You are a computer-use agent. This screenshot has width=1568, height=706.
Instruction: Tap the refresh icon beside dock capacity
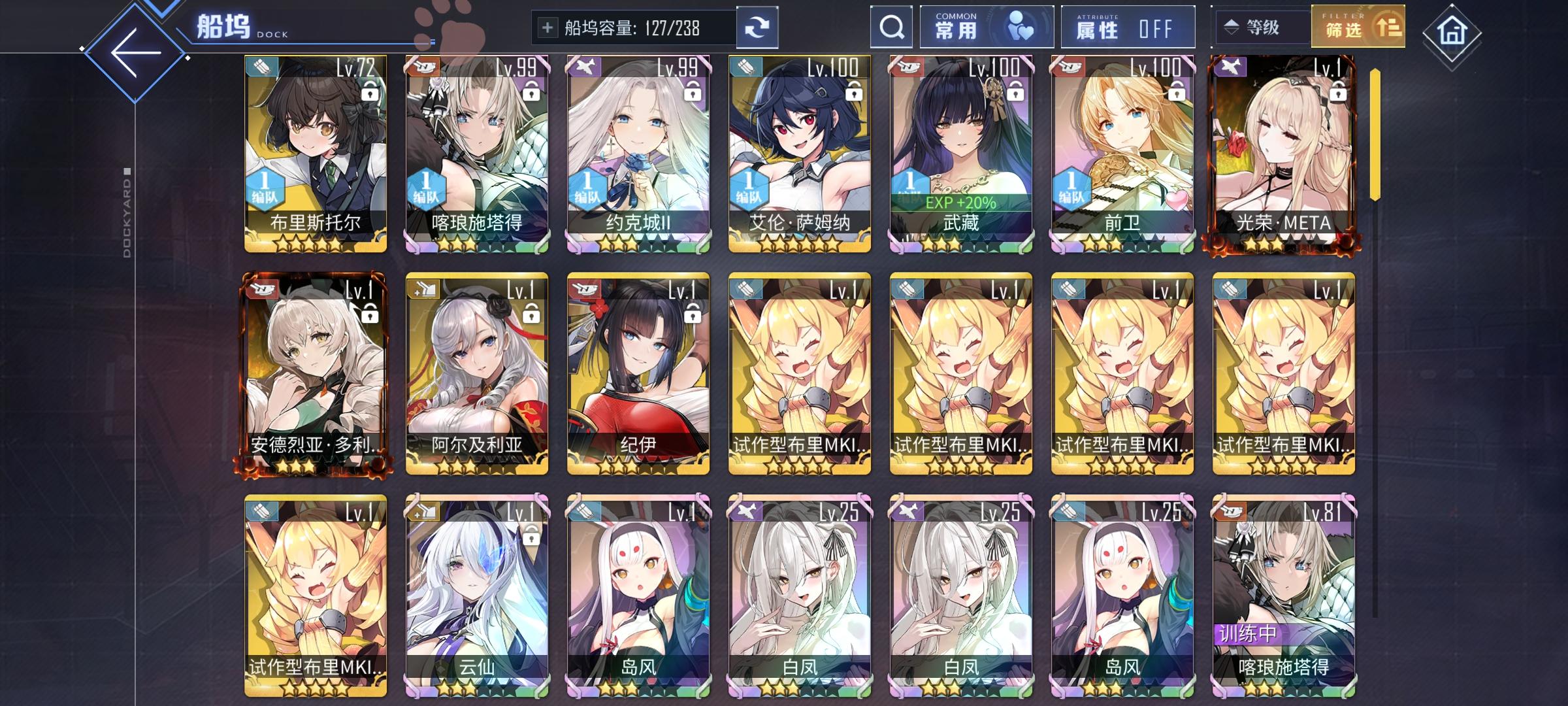[x=758, y=27]
